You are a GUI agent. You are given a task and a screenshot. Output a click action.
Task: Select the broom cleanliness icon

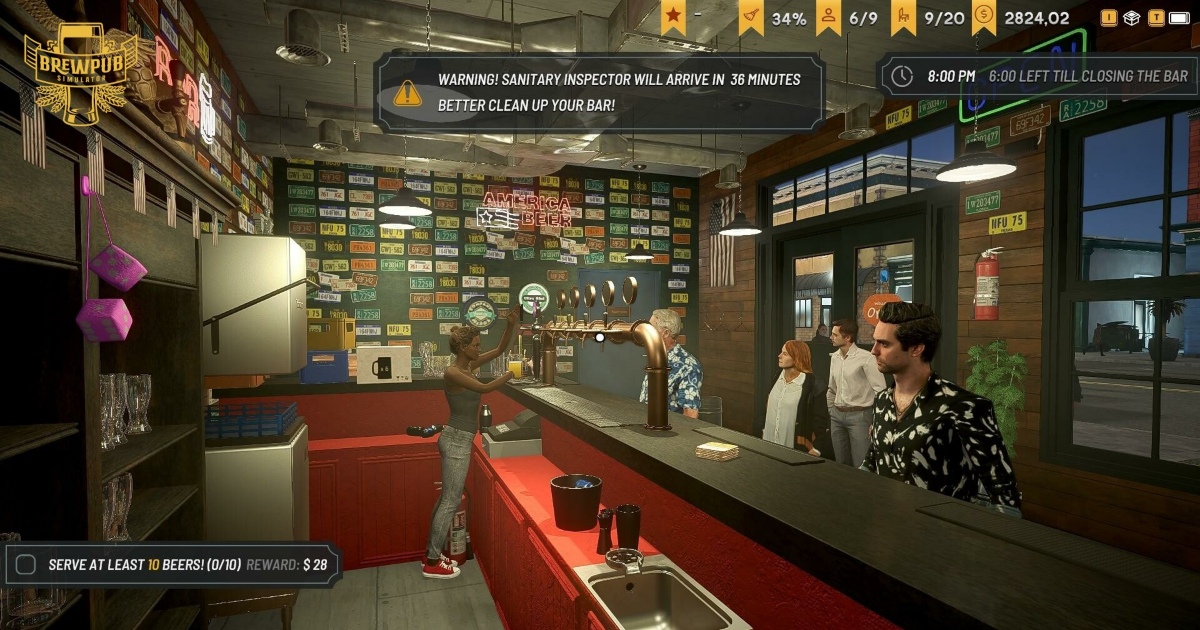751,17
